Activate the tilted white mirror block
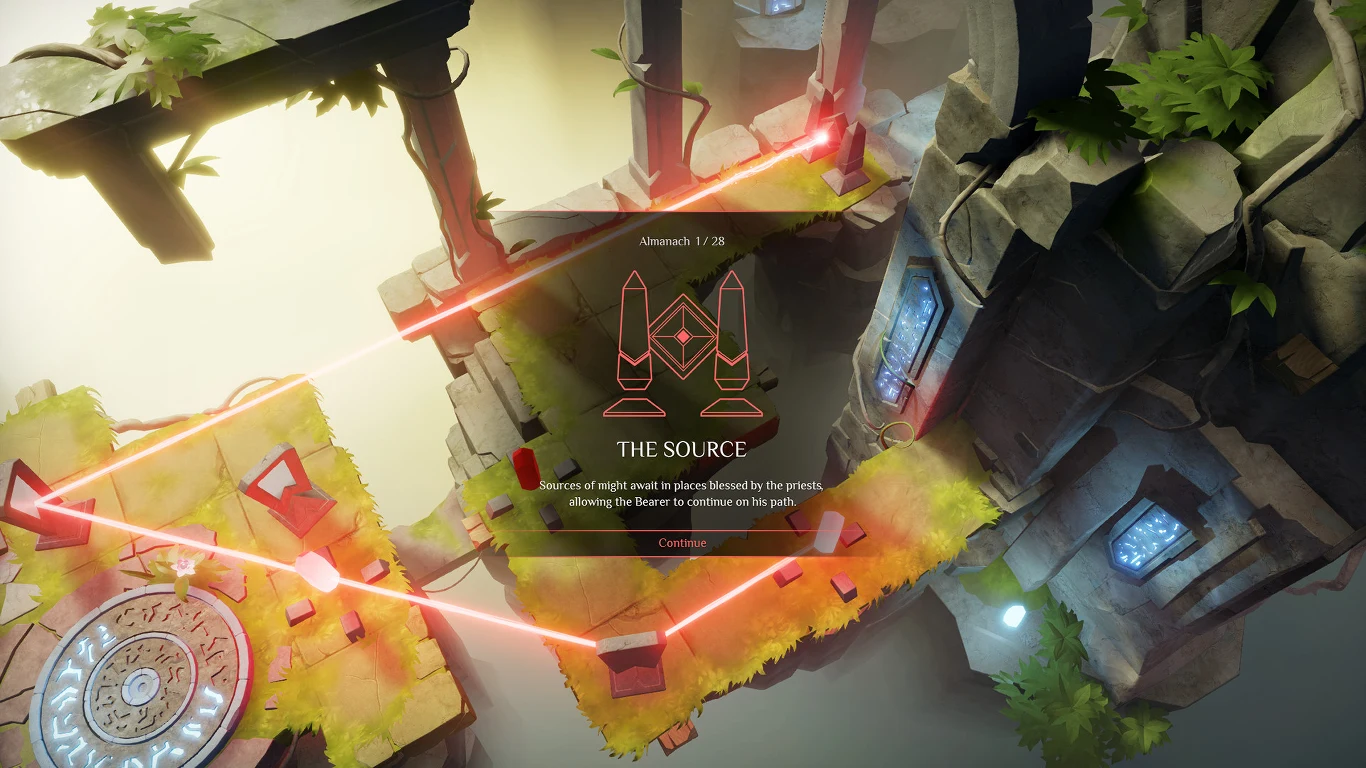The height and width of the screenshot is (768, 1366). (828, 530)
